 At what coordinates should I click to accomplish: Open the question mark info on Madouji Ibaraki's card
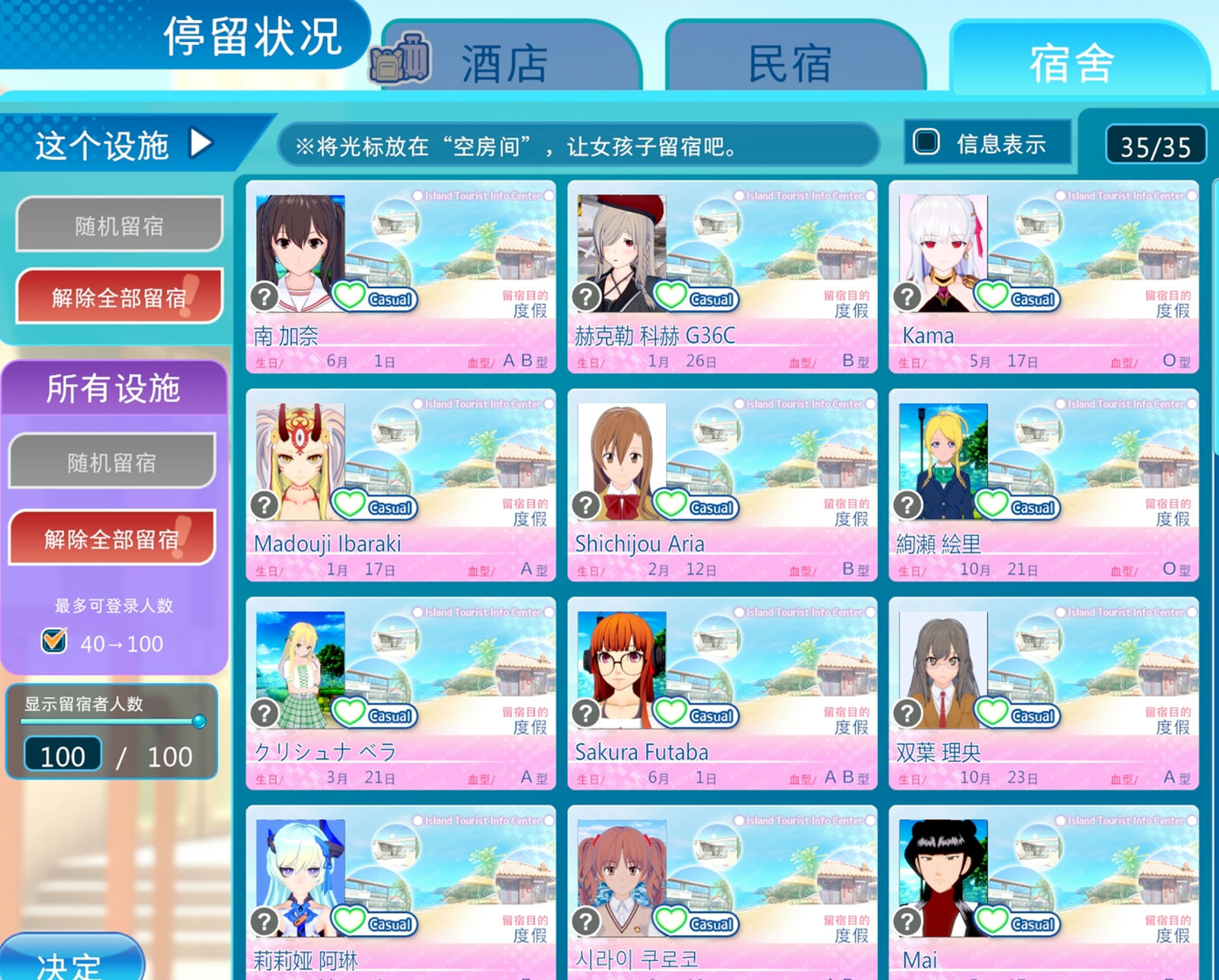pyautogui.click(x=265, y=504)
